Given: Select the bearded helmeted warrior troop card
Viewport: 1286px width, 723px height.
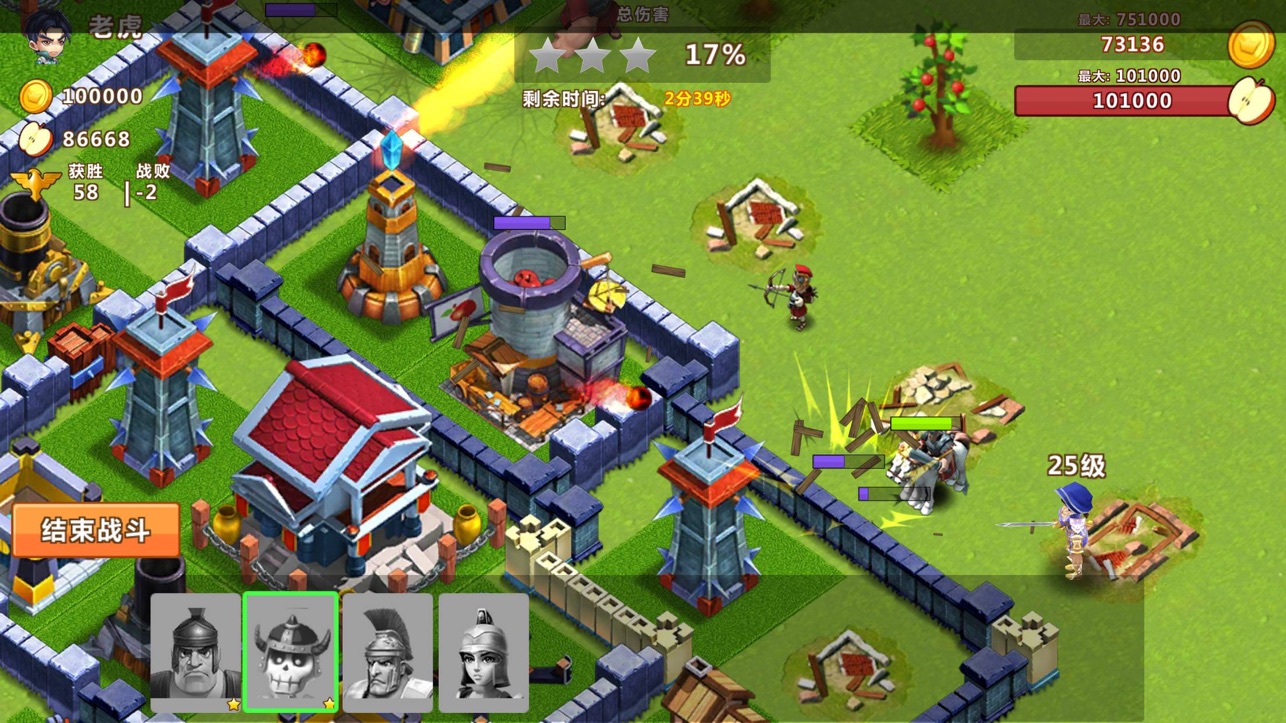Looking at the screenshot, I should 196,652.
